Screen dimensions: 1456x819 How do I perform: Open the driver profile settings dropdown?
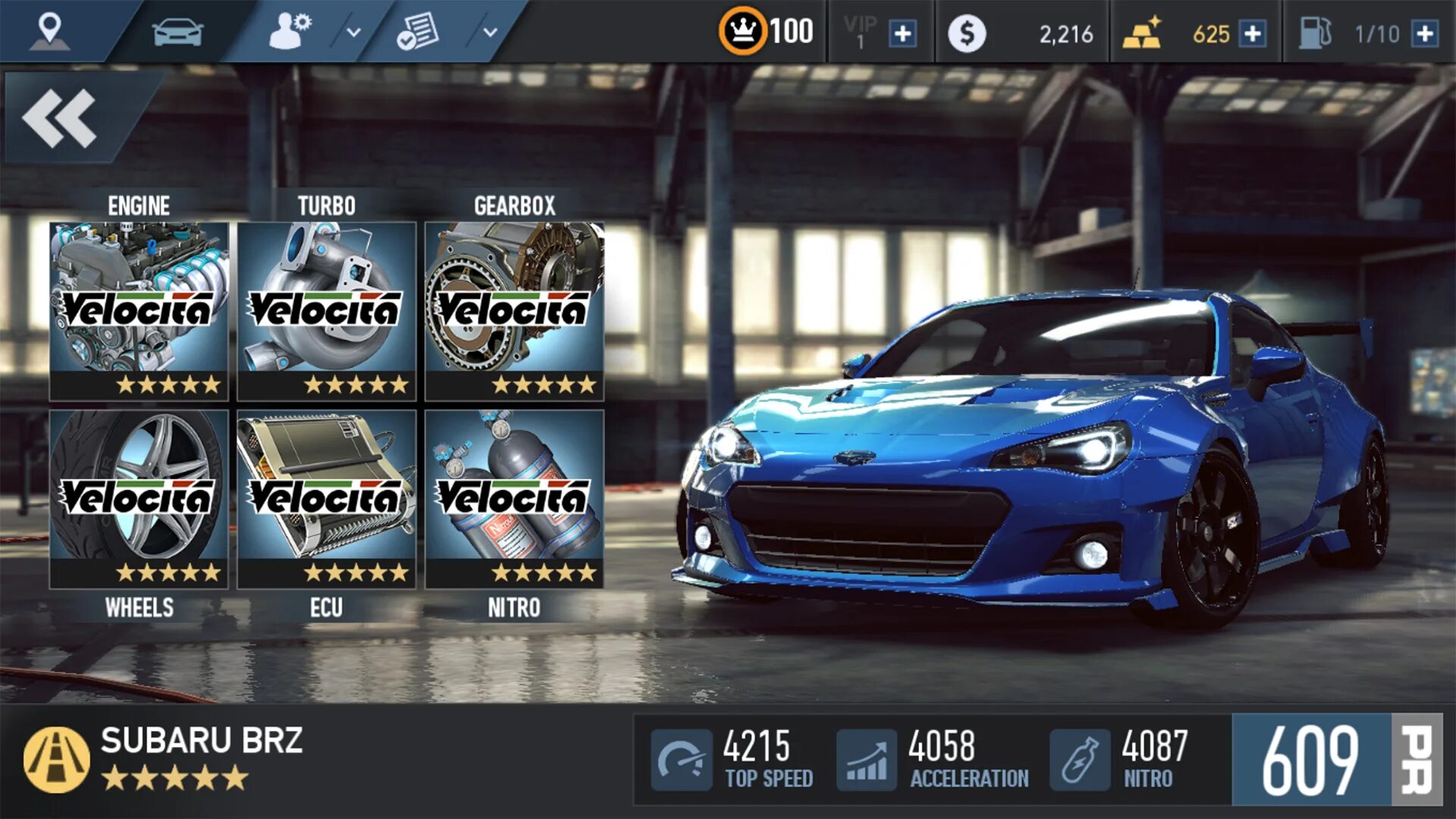pos(353,33)
